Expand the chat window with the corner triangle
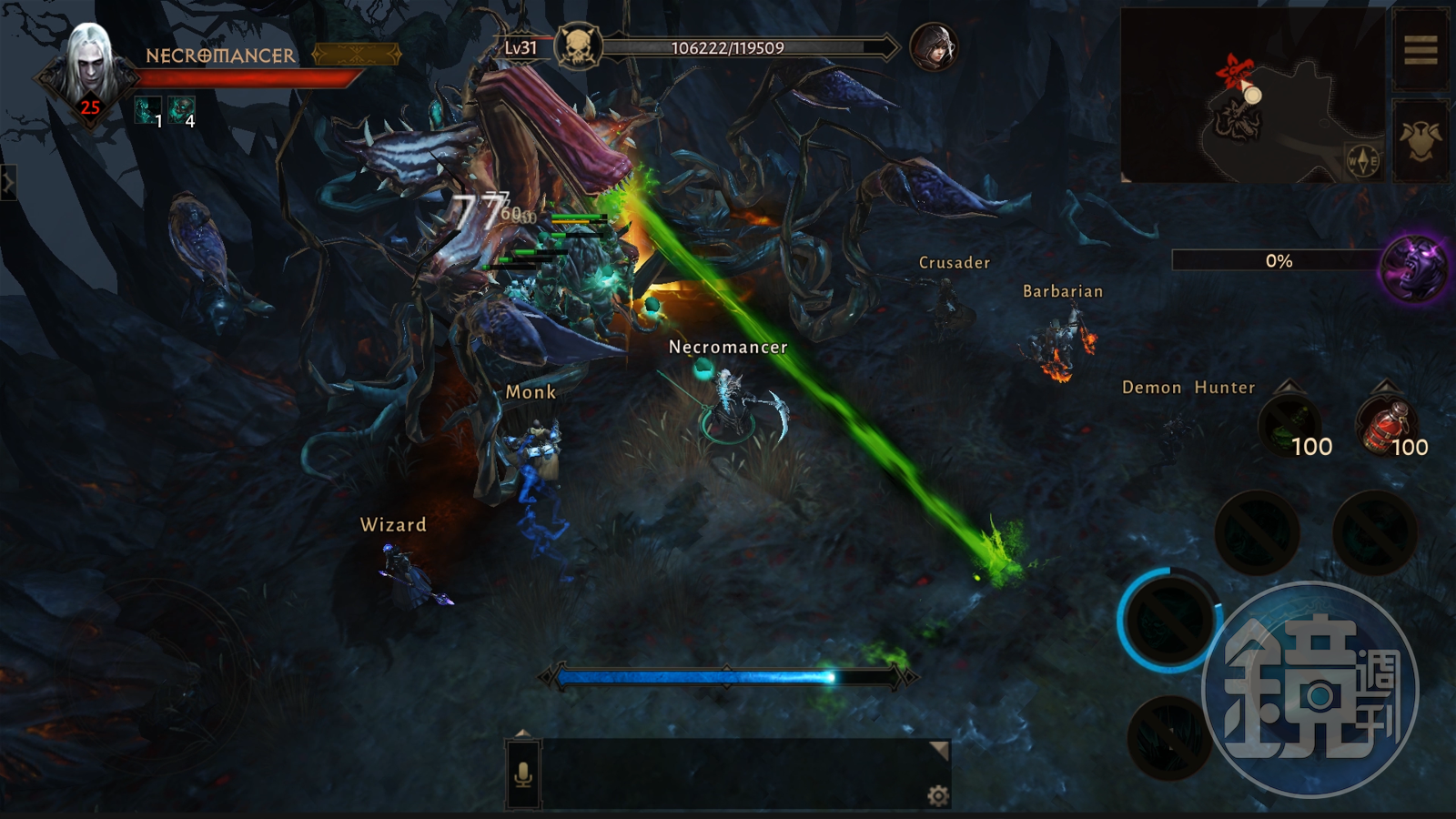Image resolution: width=1456 pixels, height=819 pixels. [939, 749]
